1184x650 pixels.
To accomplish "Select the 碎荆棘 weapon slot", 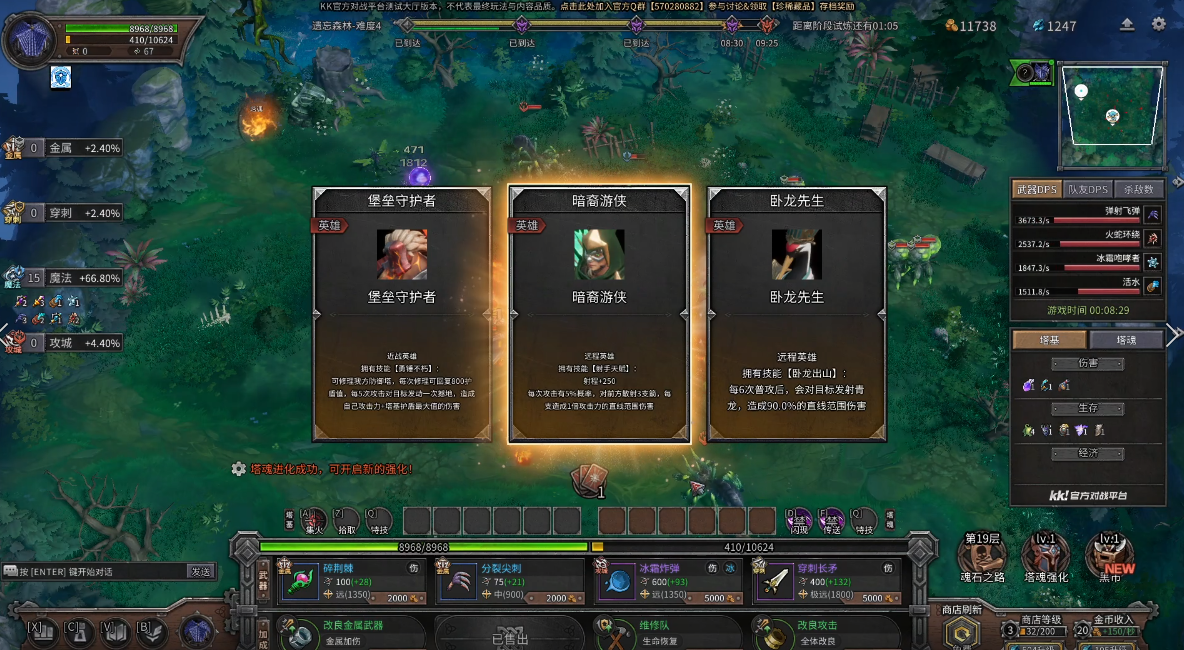I will (351, 581).
